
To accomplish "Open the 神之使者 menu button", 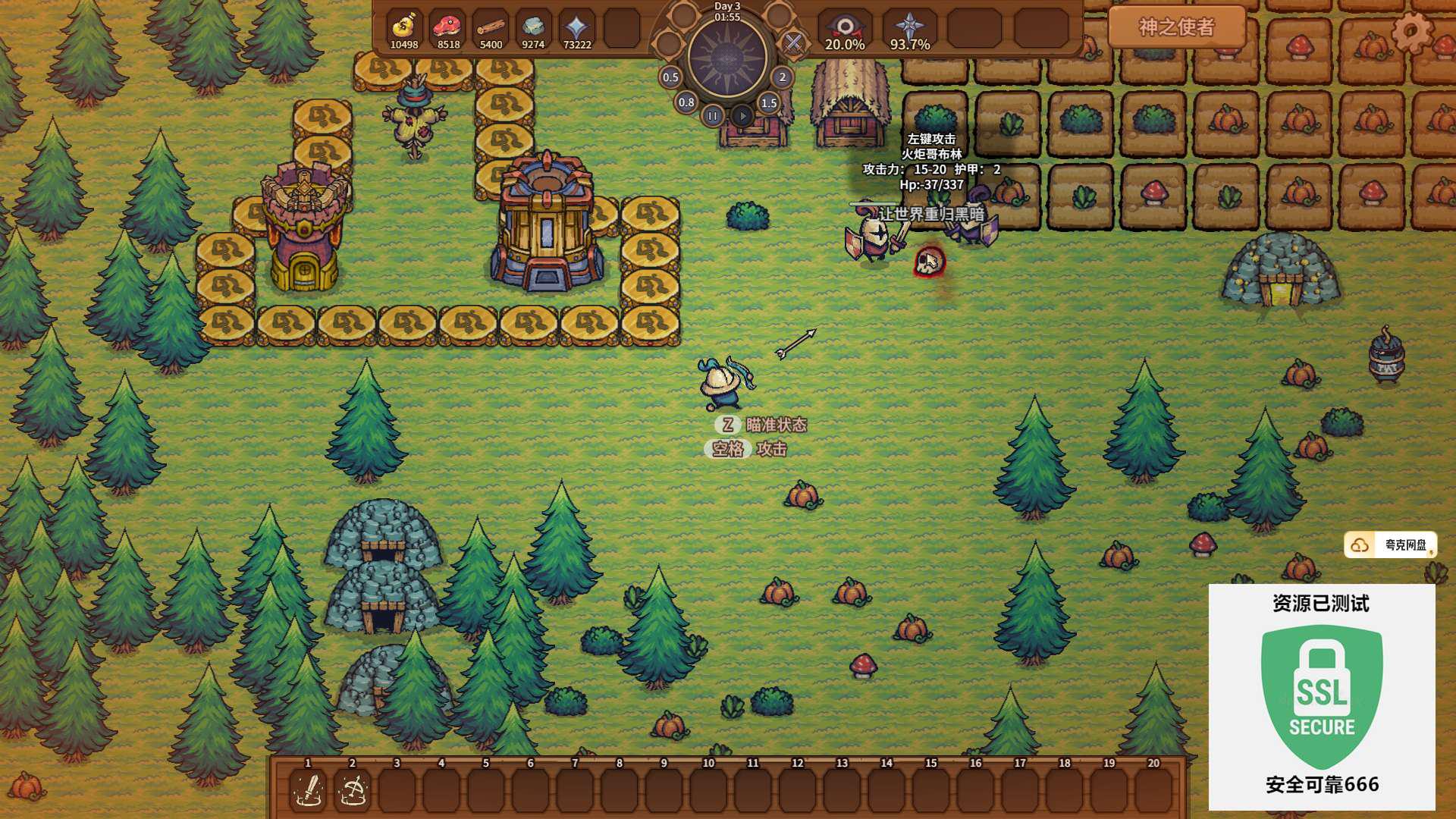I will click(x=1176, y=27).
